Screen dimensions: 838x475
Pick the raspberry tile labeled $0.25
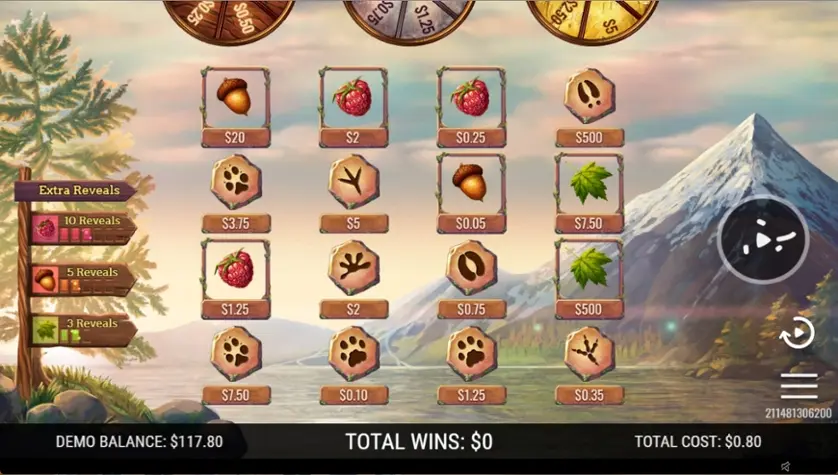click(471, 97)
